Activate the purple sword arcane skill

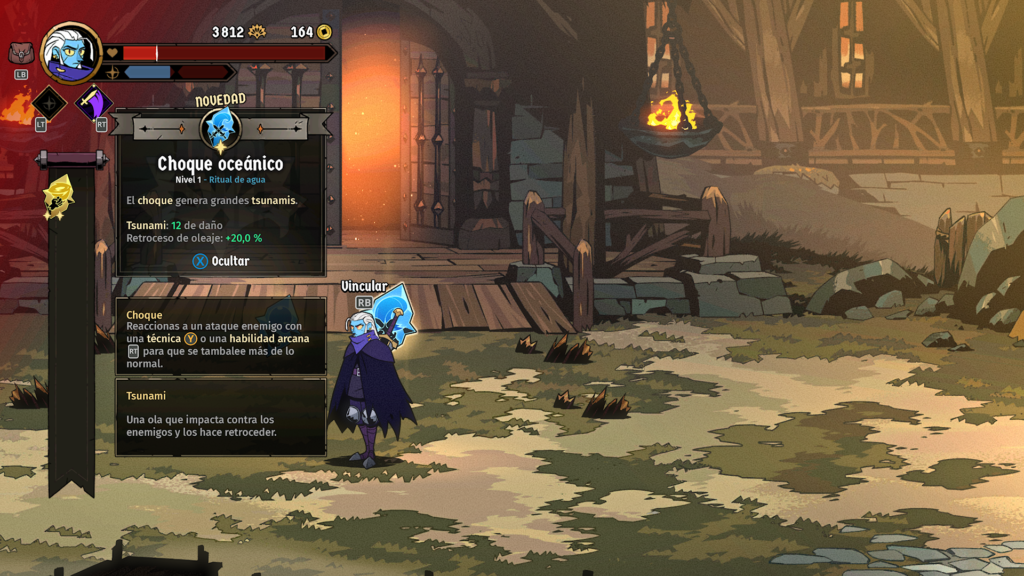point(94,103)
